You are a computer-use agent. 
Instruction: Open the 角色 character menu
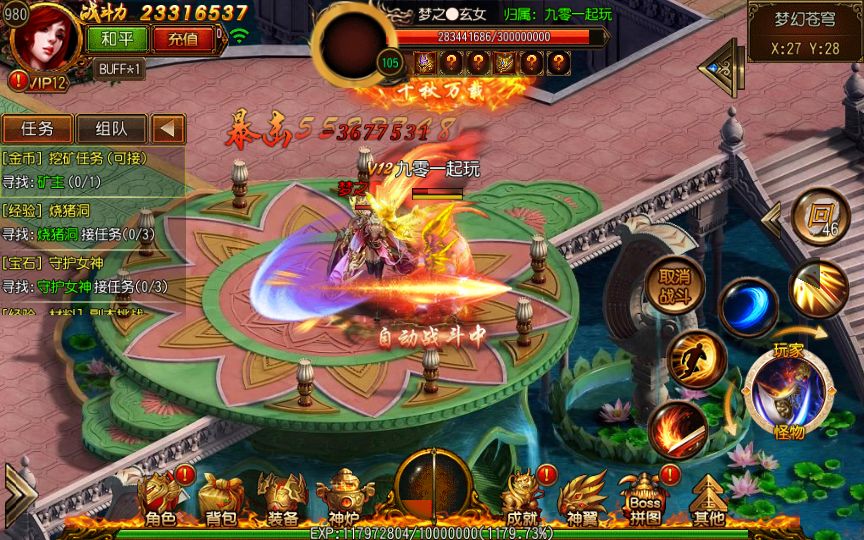click(x=161, y=499)
